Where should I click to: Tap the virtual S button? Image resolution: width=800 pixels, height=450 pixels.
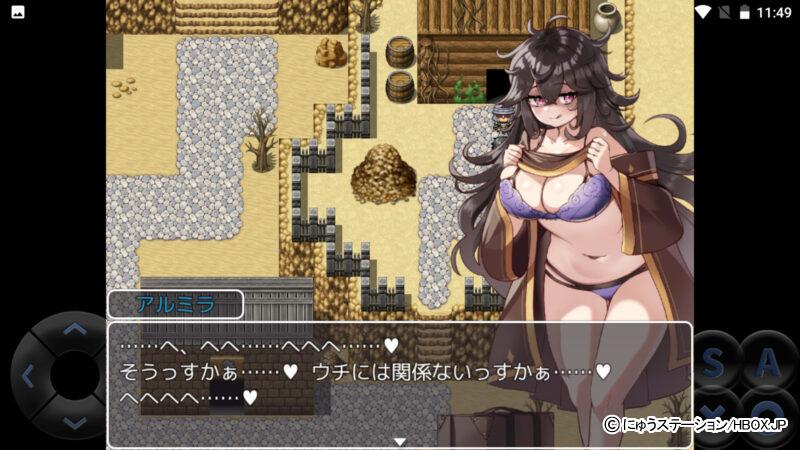point(715,363)
